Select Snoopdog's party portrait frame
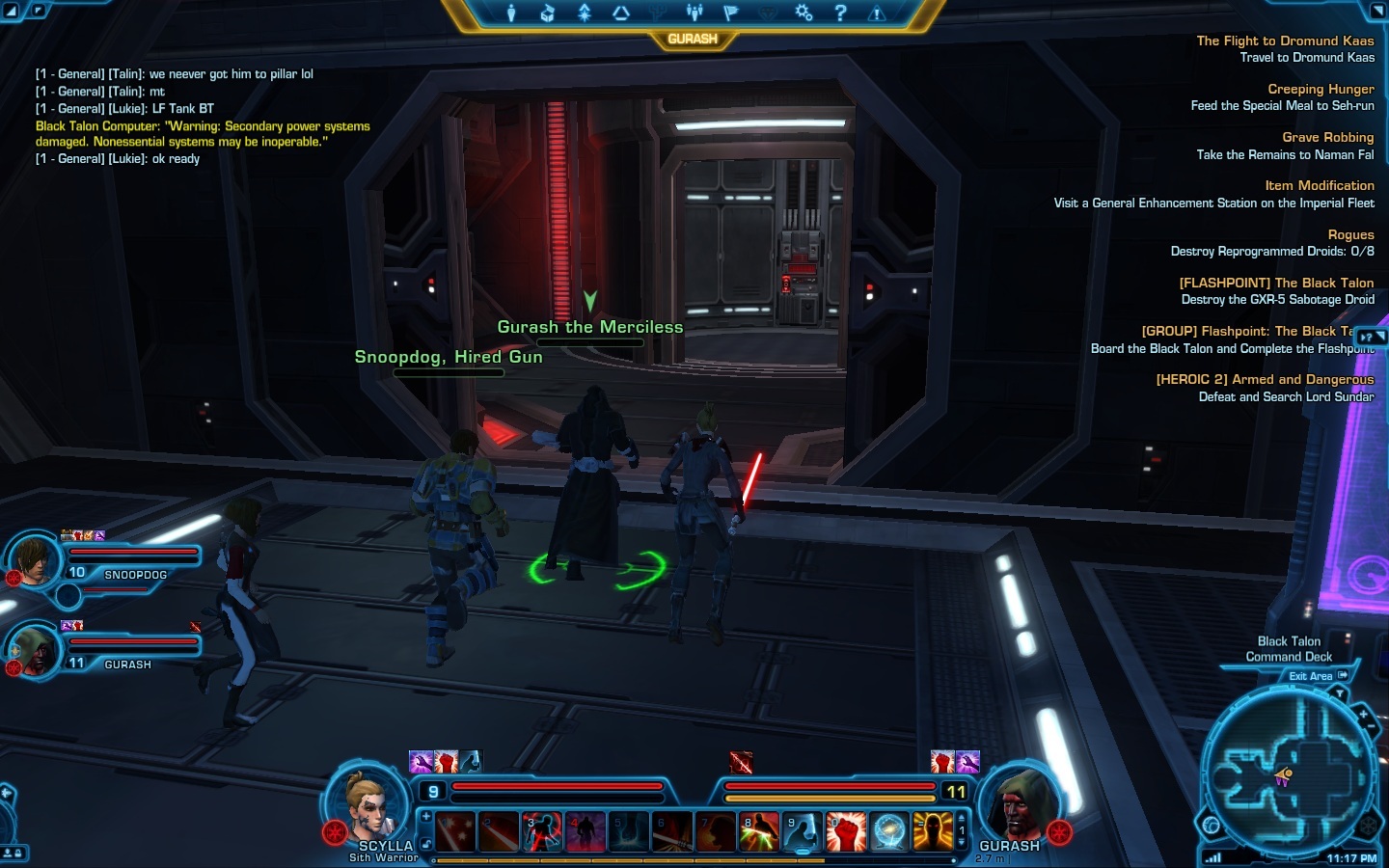 click(x=35, y=560)
